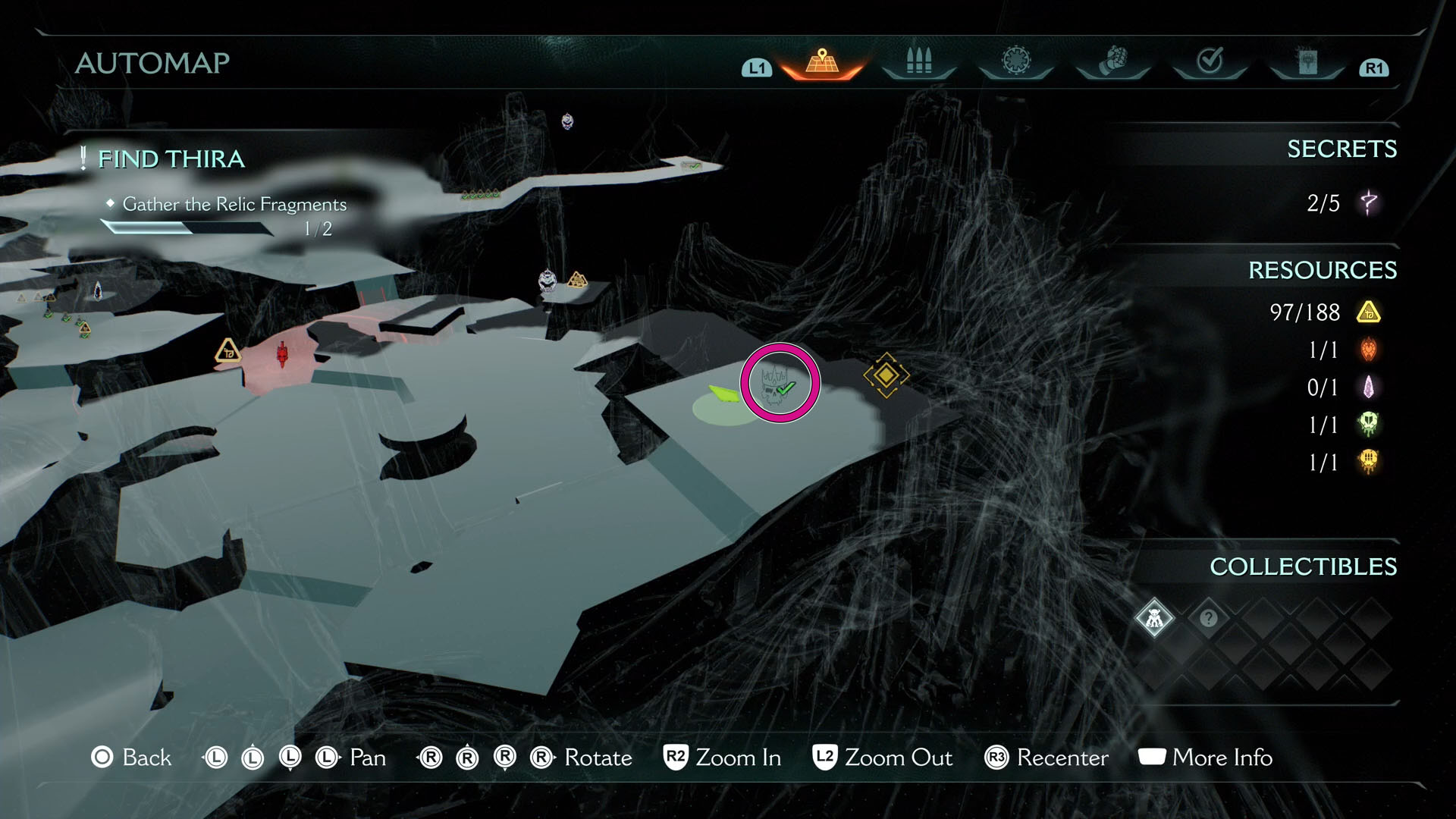This screenshot has height=819, width=1456.
Task: Click Recenter in the bottom control bar
Action: point(1063,758)
